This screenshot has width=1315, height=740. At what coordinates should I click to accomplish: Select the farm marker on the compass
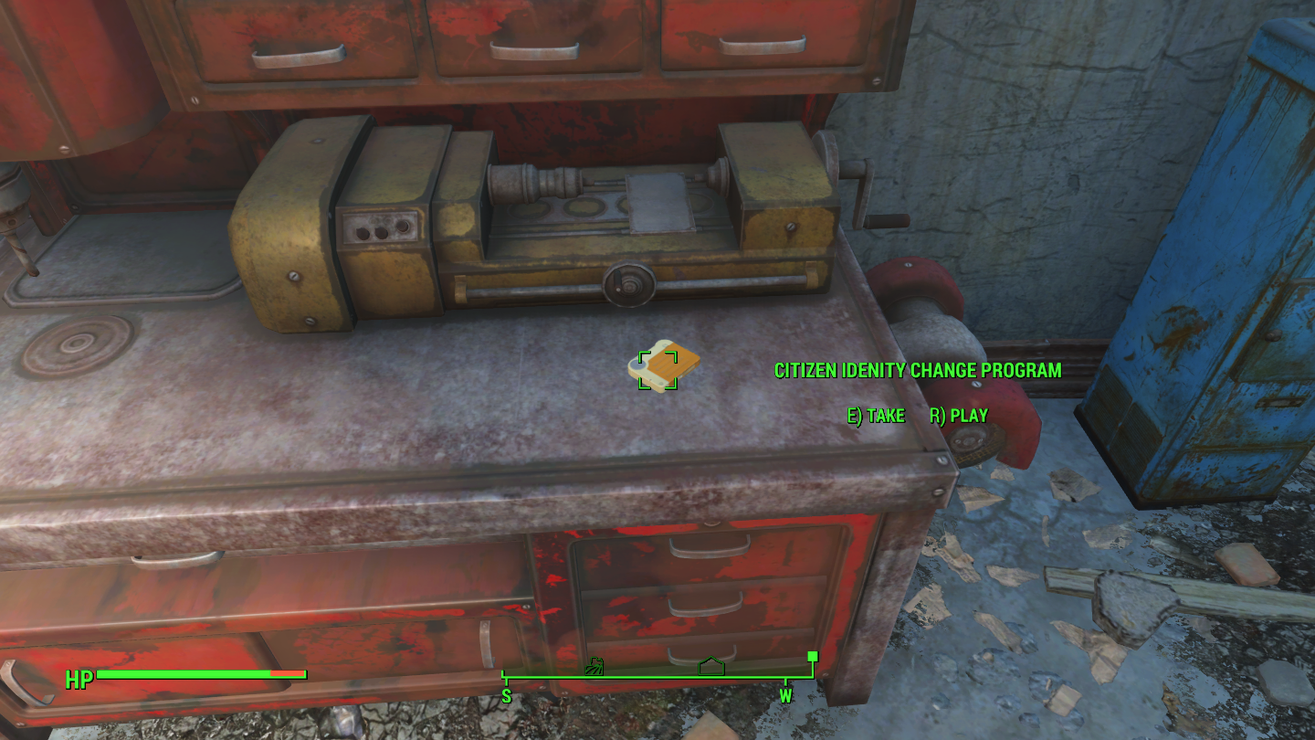594,665
